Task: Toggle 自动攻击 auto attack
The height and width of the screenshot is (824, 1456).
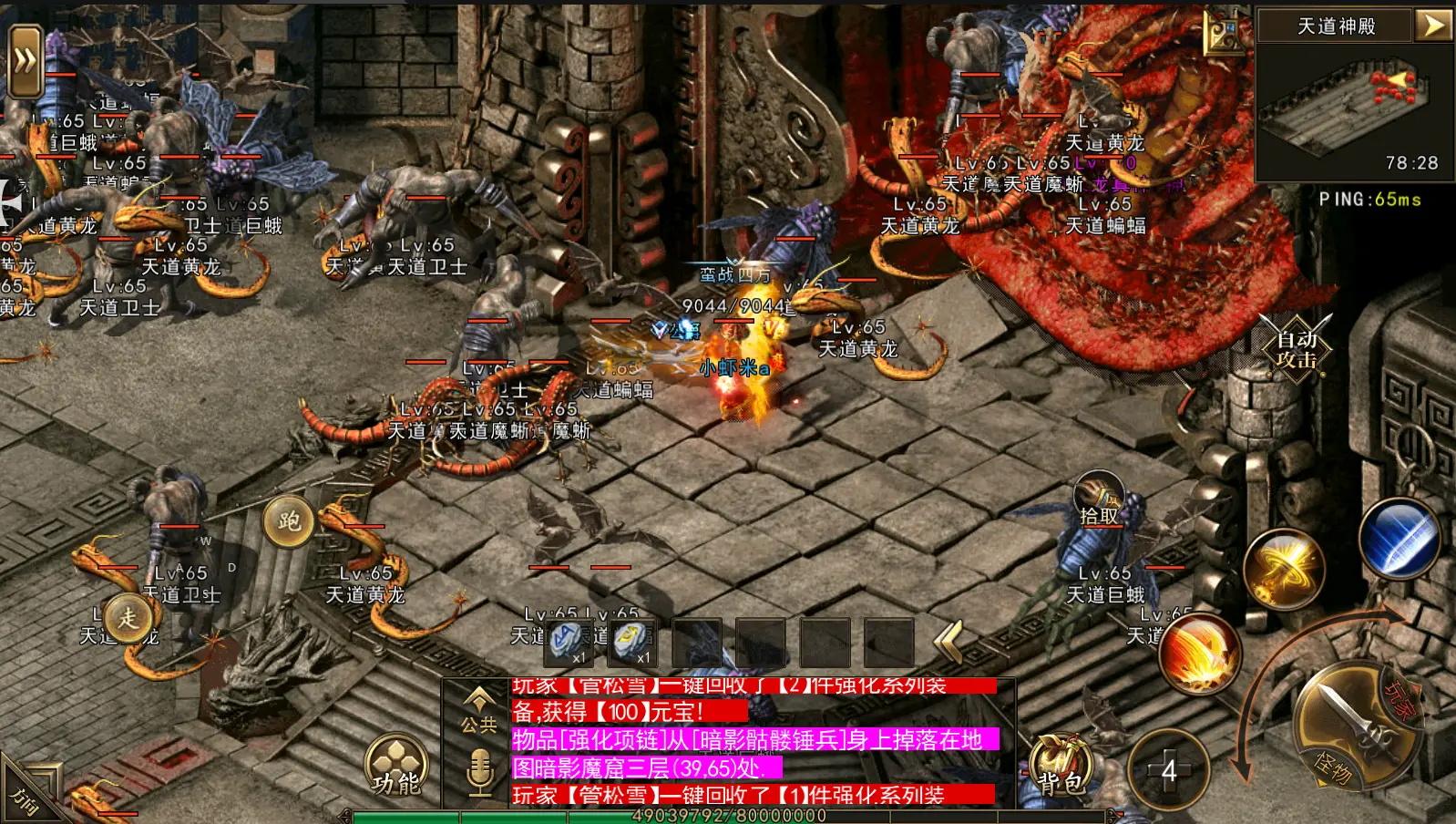Action: point(1296,348)
